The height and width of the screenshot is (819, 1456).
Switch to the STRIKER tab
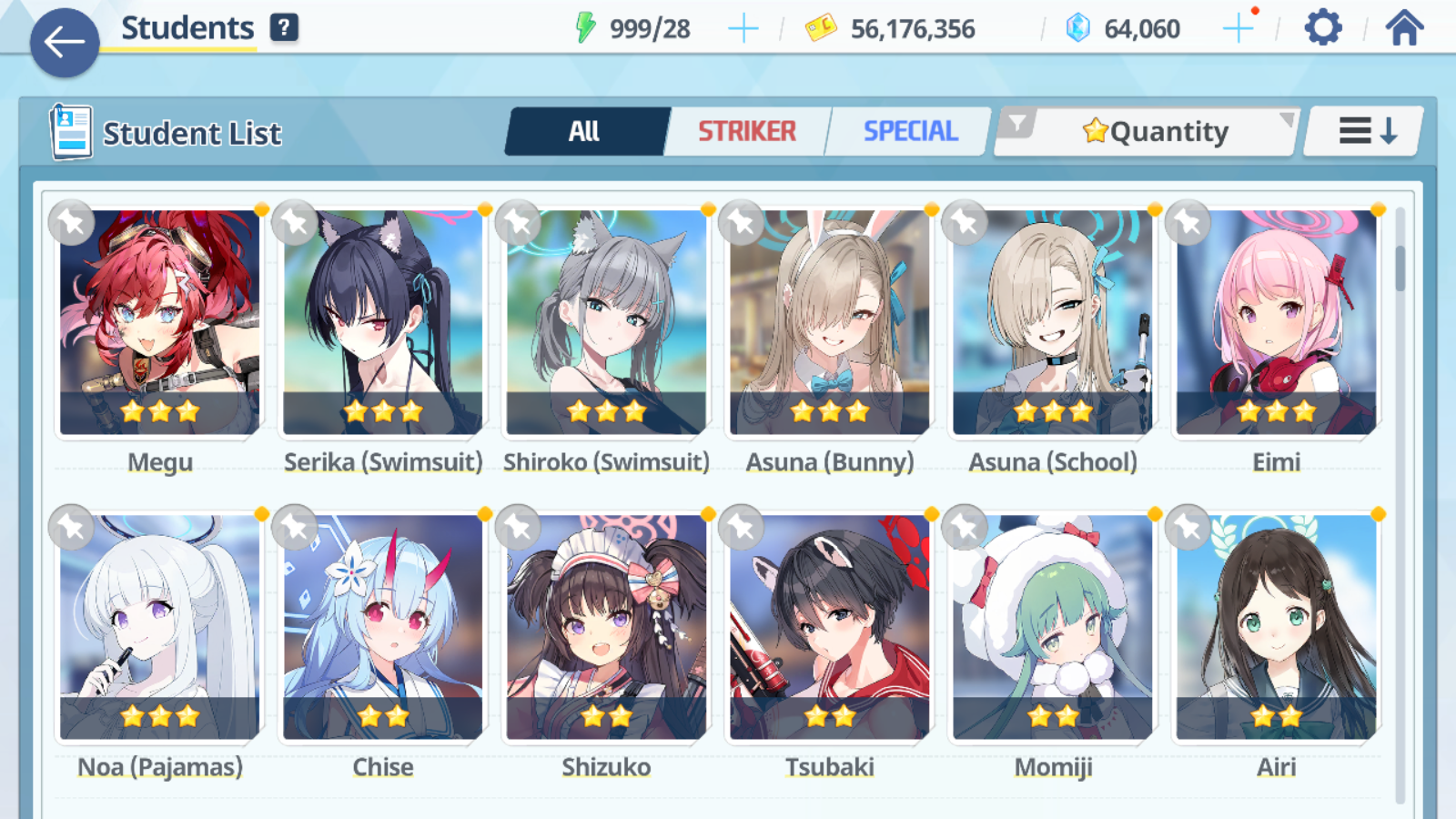coord(746,130)
